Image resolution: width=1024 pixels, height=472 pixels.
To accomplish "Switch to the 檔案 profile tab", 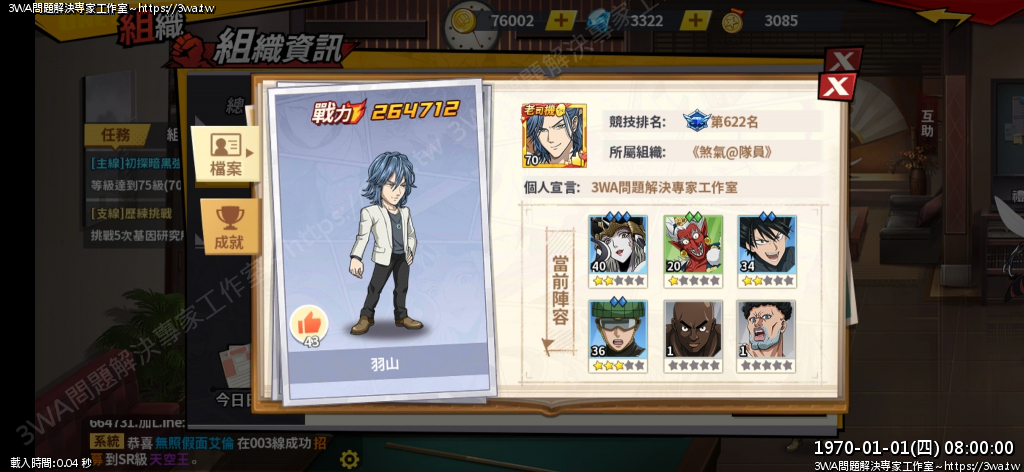I will coord(226,155).
